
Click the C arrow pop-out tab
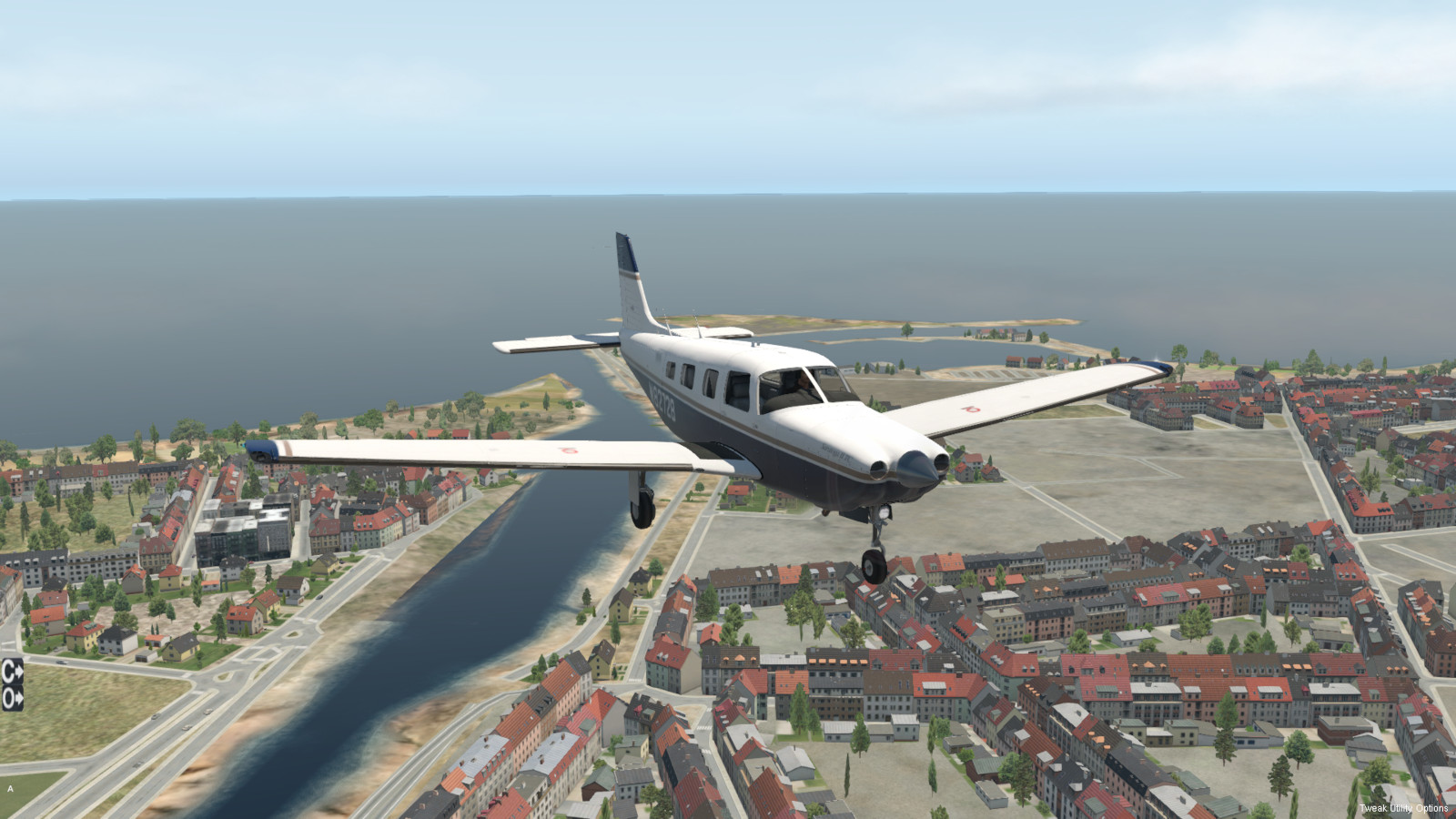pyautogui.click(x=12, y=672)
